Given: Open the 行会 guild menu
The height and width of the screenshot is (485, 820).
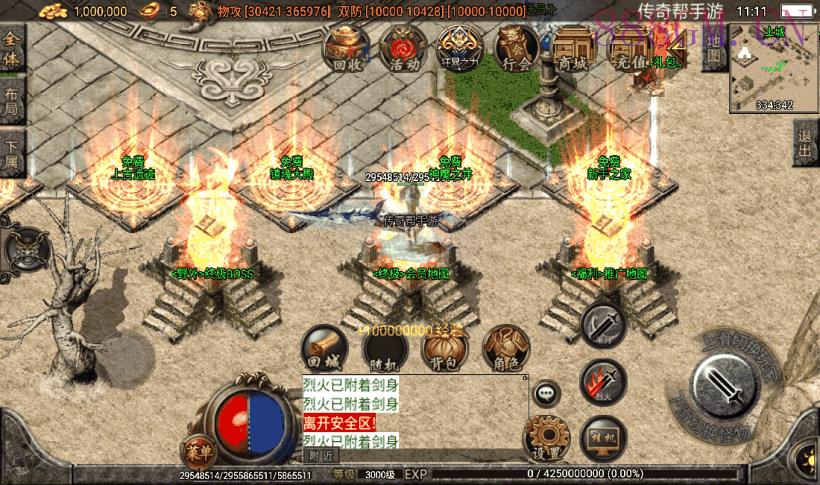Looking at the screenshot, I should [517, 48].
